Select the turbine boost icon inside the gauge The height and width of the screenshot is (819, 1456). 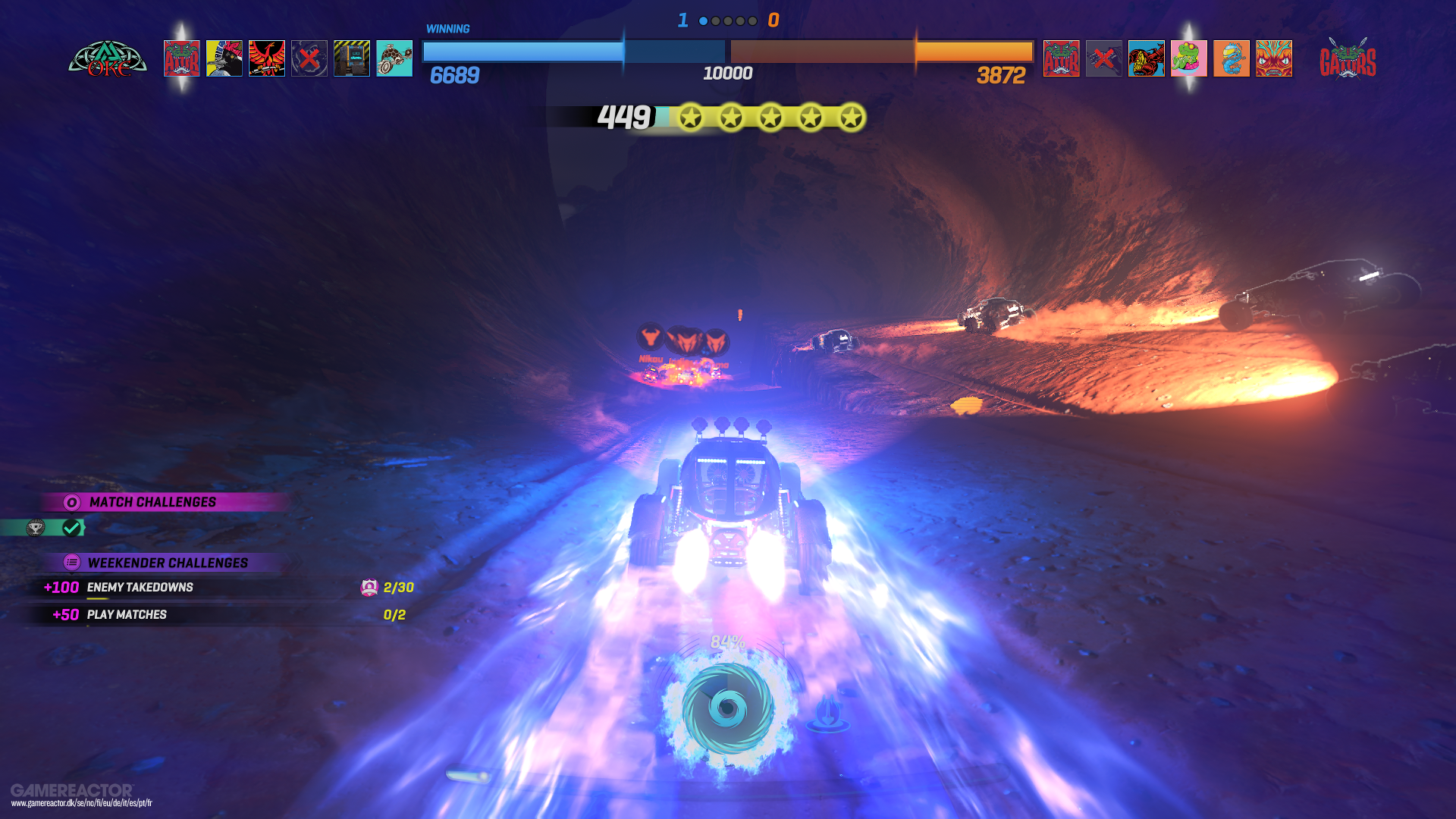click(x=726, y=709)
